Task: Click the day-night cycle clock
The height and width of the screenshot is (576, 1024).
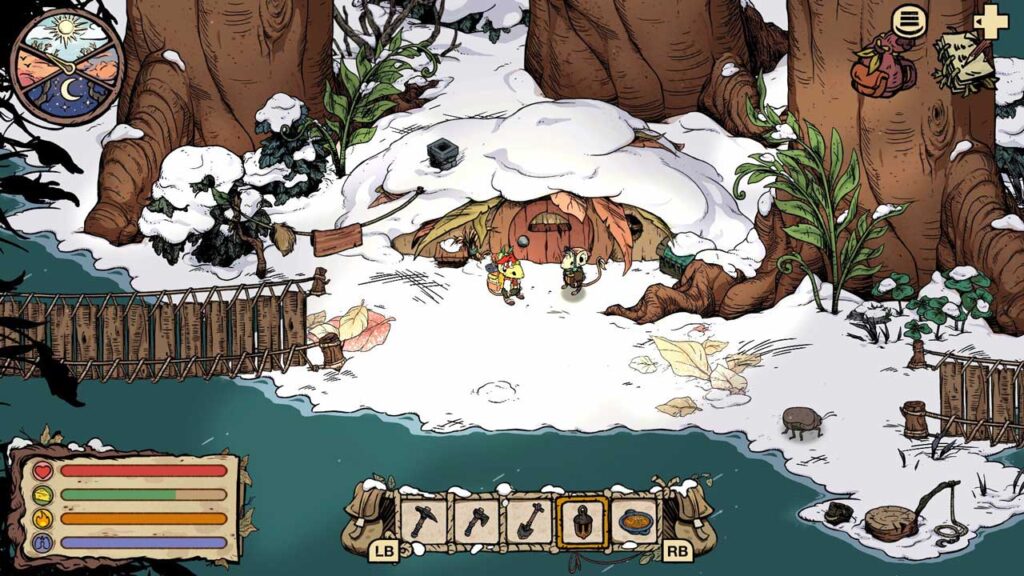Action: [x=66, y=66]
